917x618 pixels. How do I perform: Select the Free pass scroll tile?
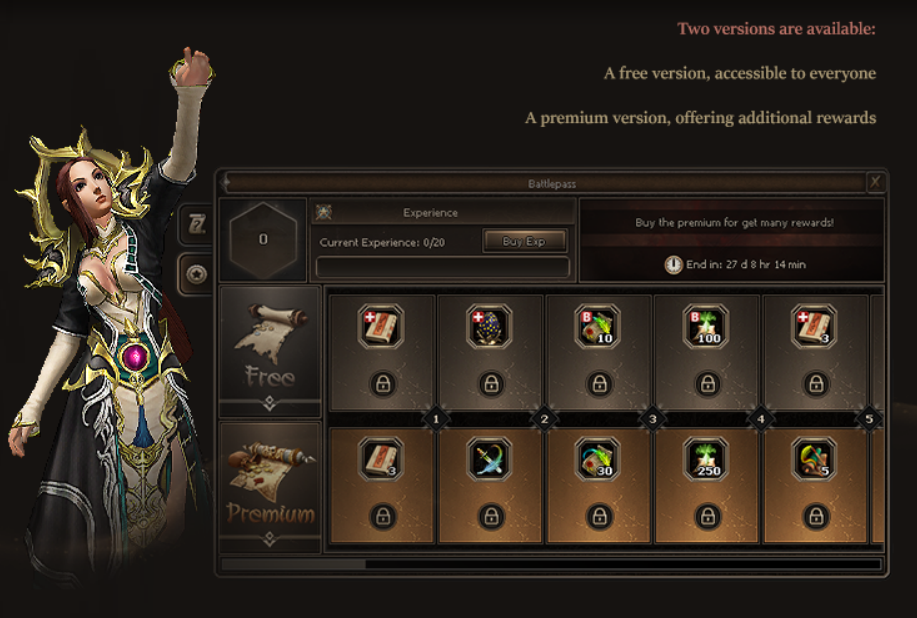coord(270,346)
